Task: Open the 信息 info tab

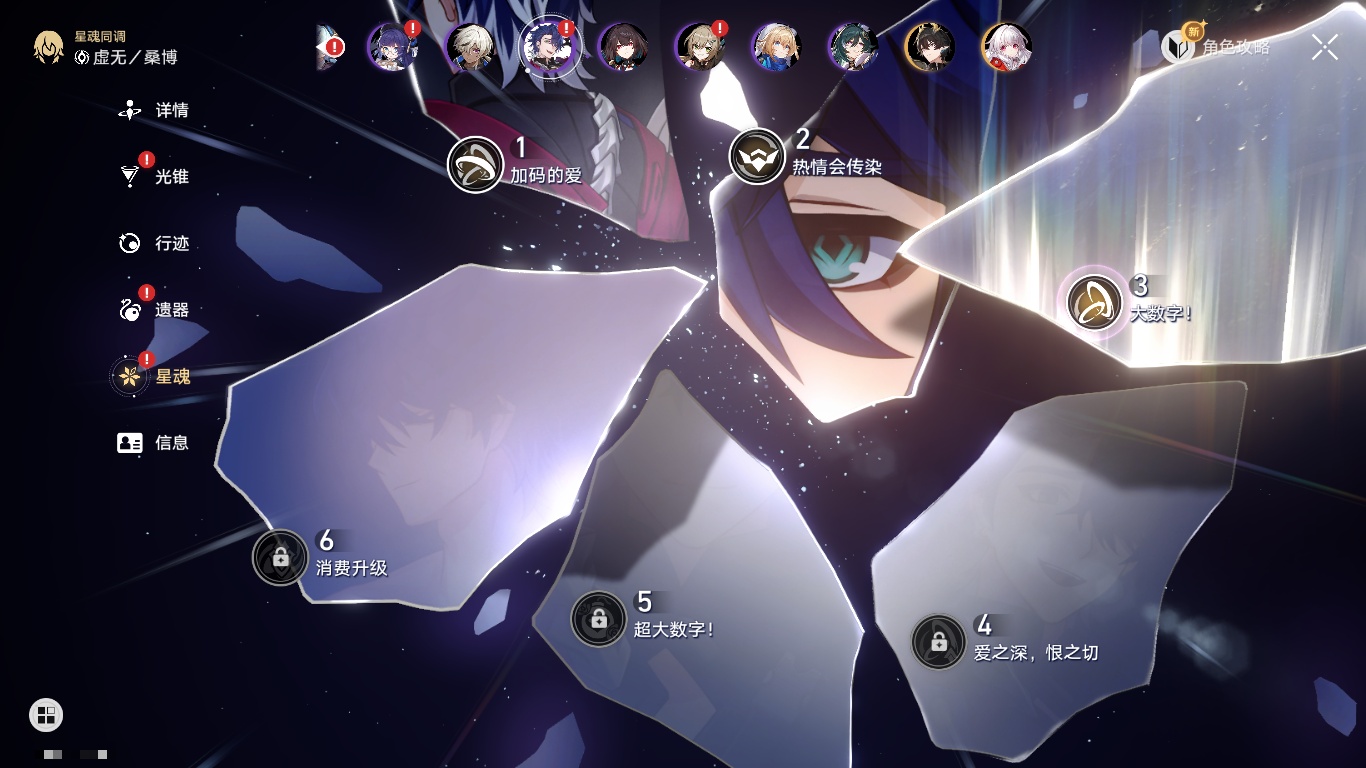Action: click(x=155, y=442)
